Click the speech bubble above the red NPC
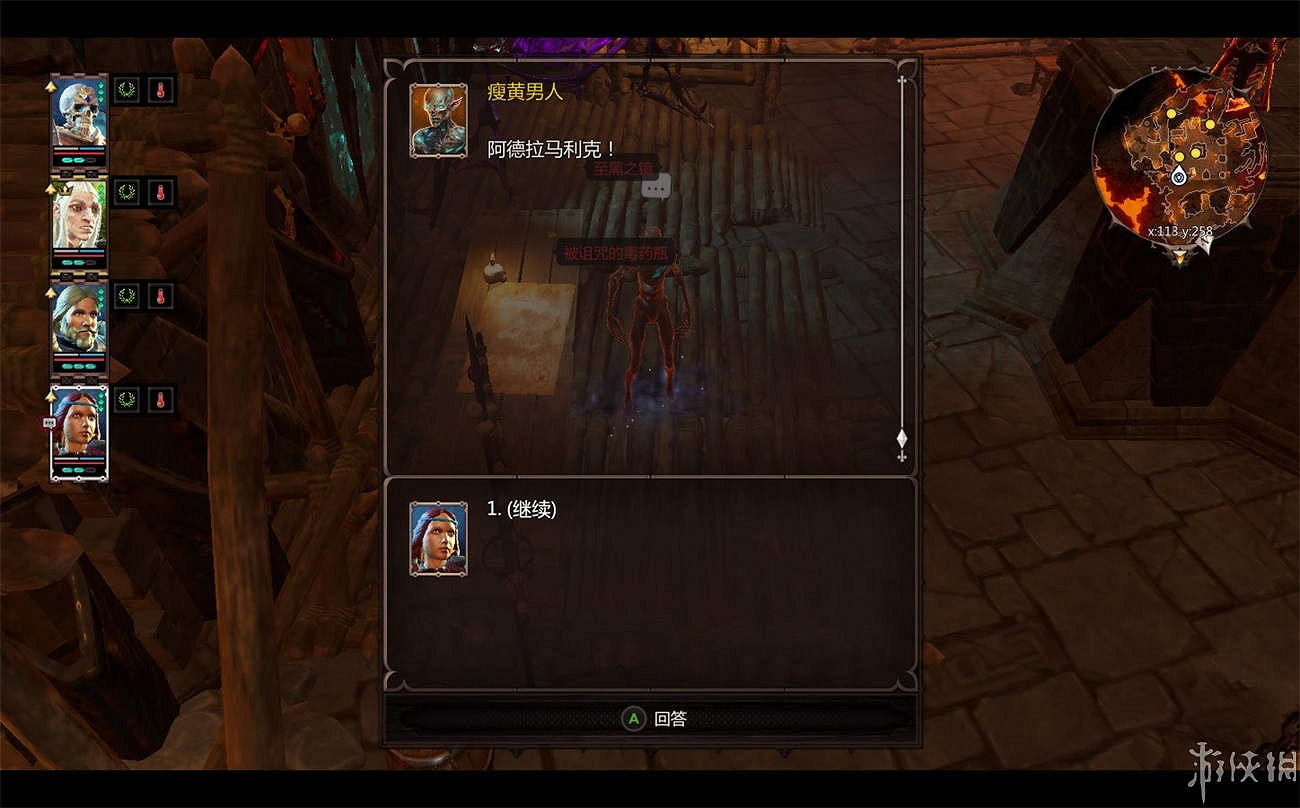 coord(658,186)
